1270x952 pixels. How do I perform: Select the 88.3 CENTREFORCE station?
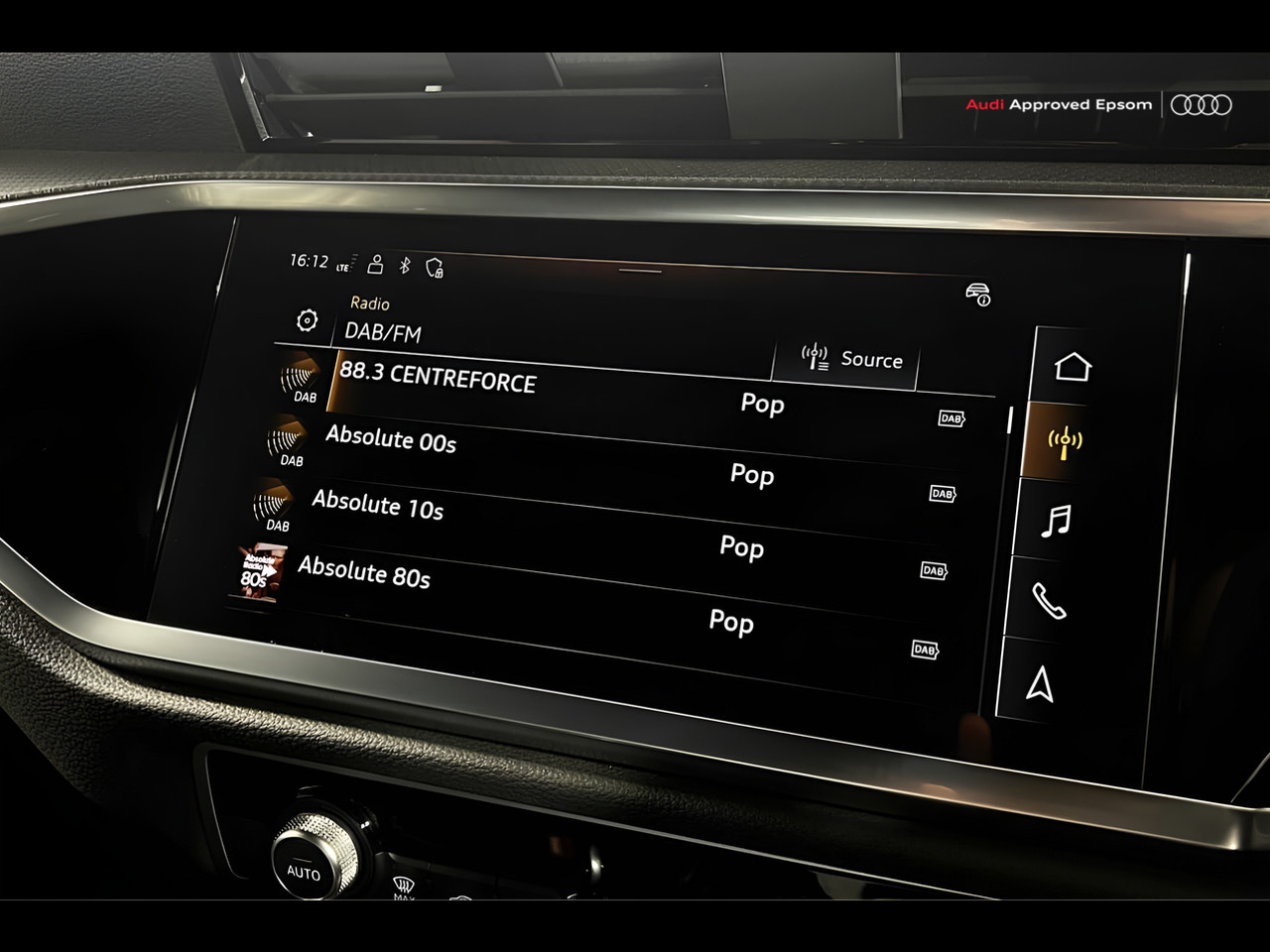pos(439,378)
